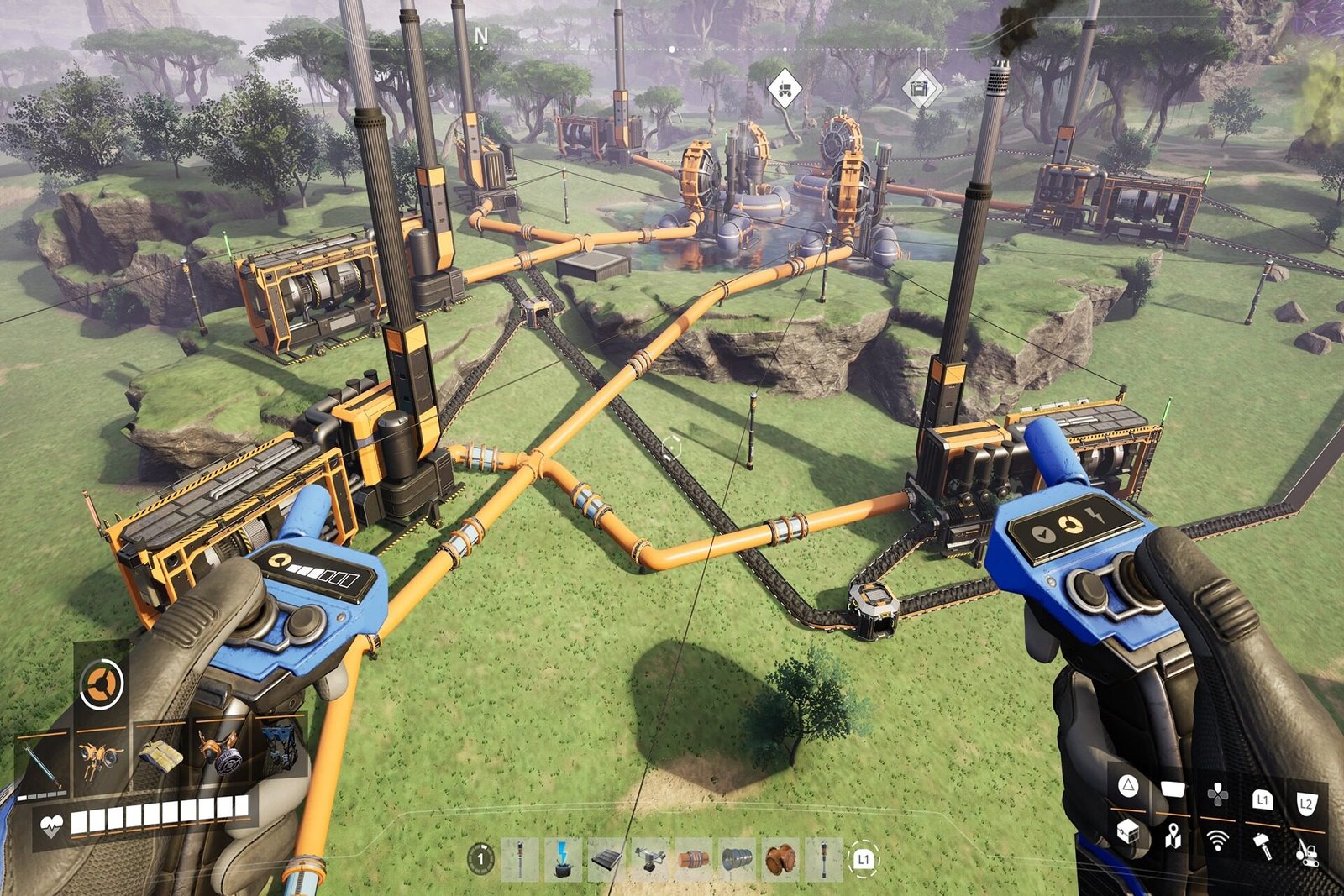This screenshot has height=896, width=1344.
Task: Select the orange jetpack equipment slot
Action: (101, 756)
